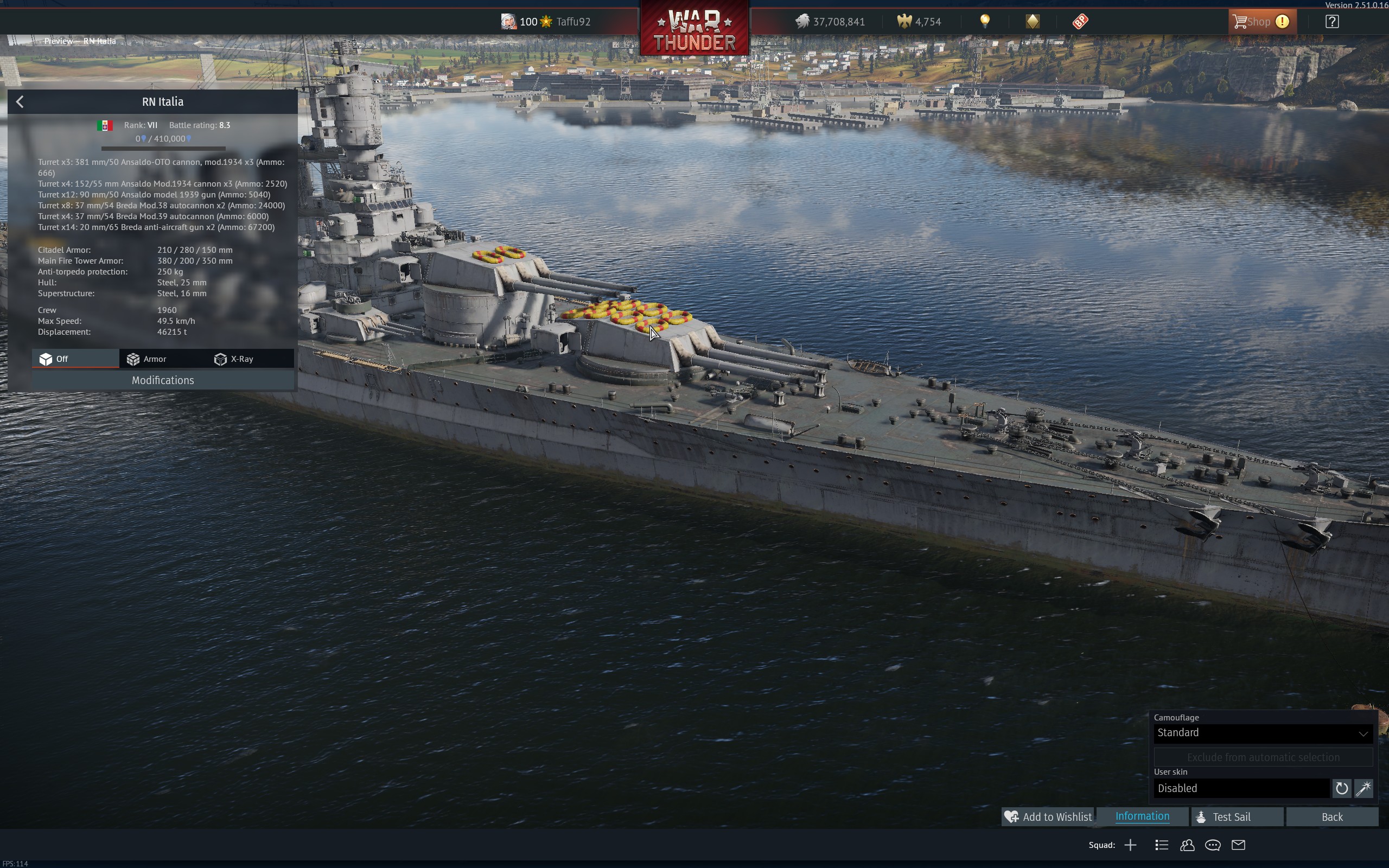This screenshot has width=1389, height=868.
Task: Open the chat speech bubble
Action: click(x=1213, y=845)
